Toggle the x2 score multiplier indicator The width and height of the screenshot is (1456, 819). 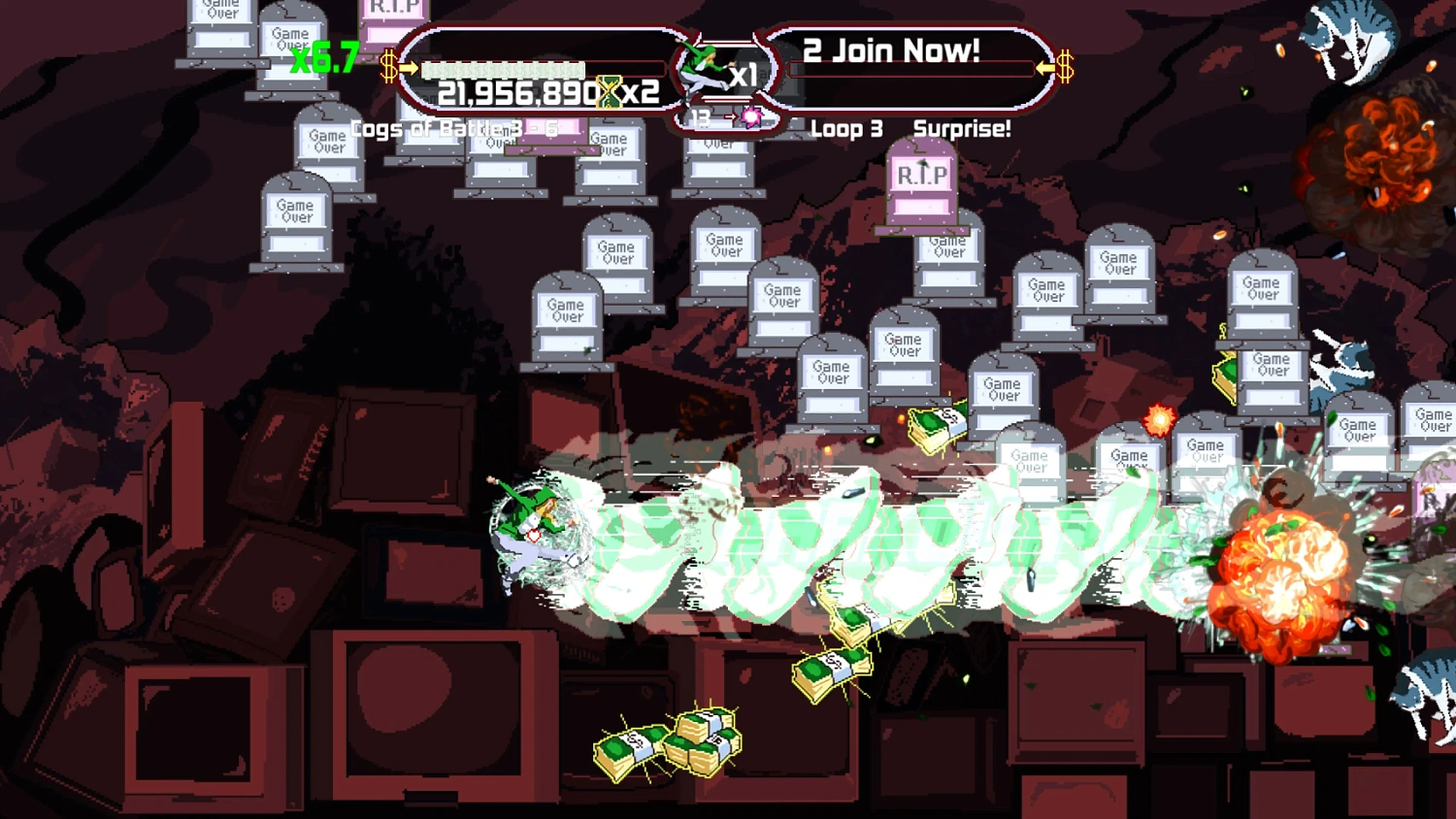(x=642, y=93)
